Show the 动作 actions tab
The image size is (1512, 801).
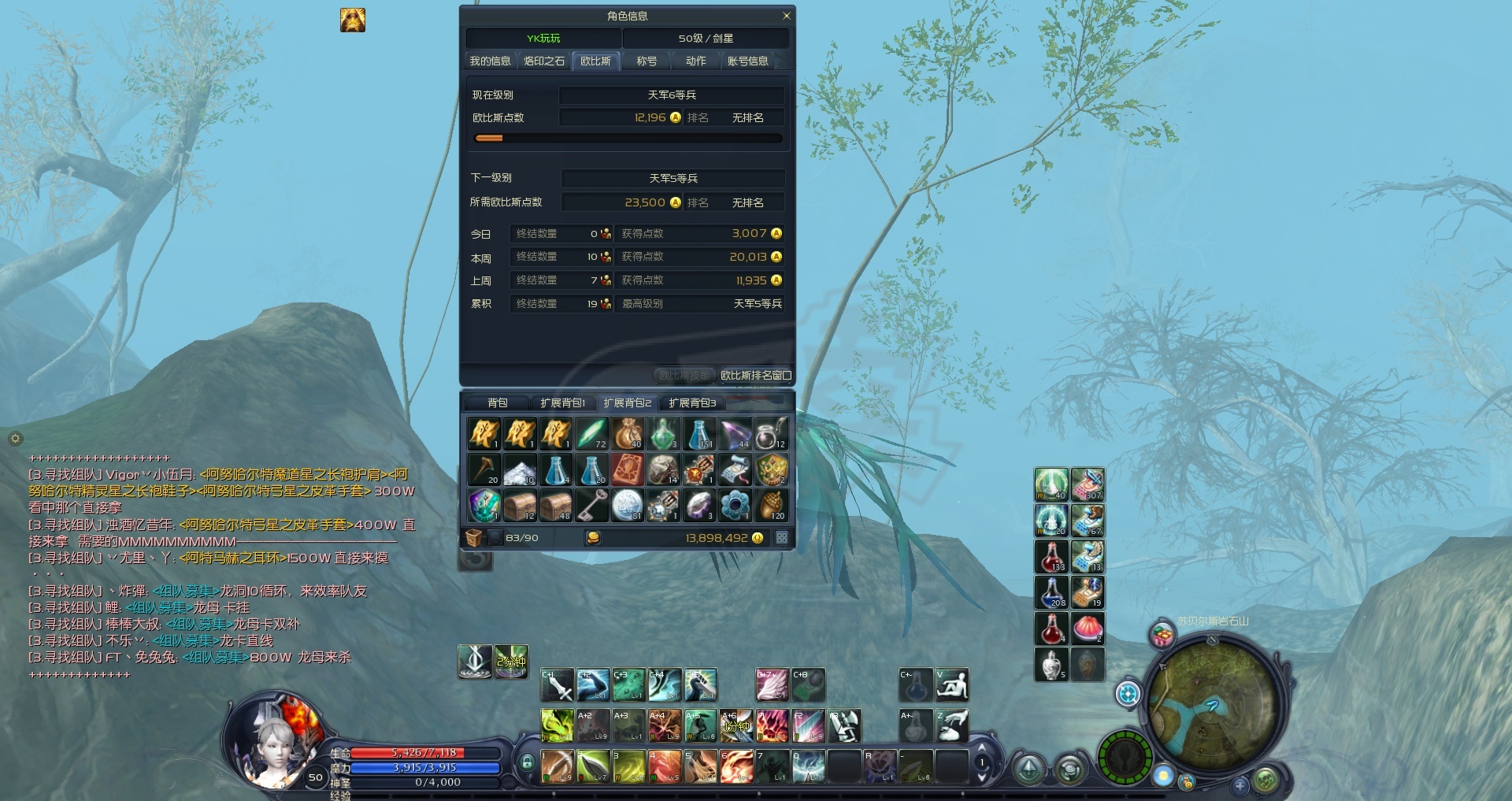695,61
